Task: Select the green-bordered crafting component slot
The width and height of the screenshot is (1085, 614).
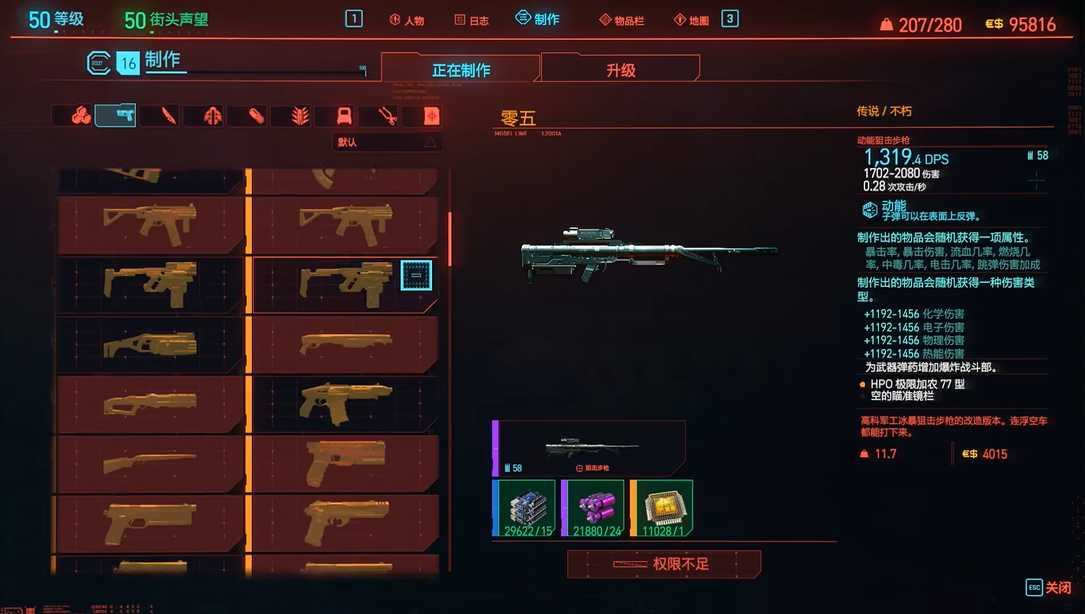Action: tap(525, 508)
